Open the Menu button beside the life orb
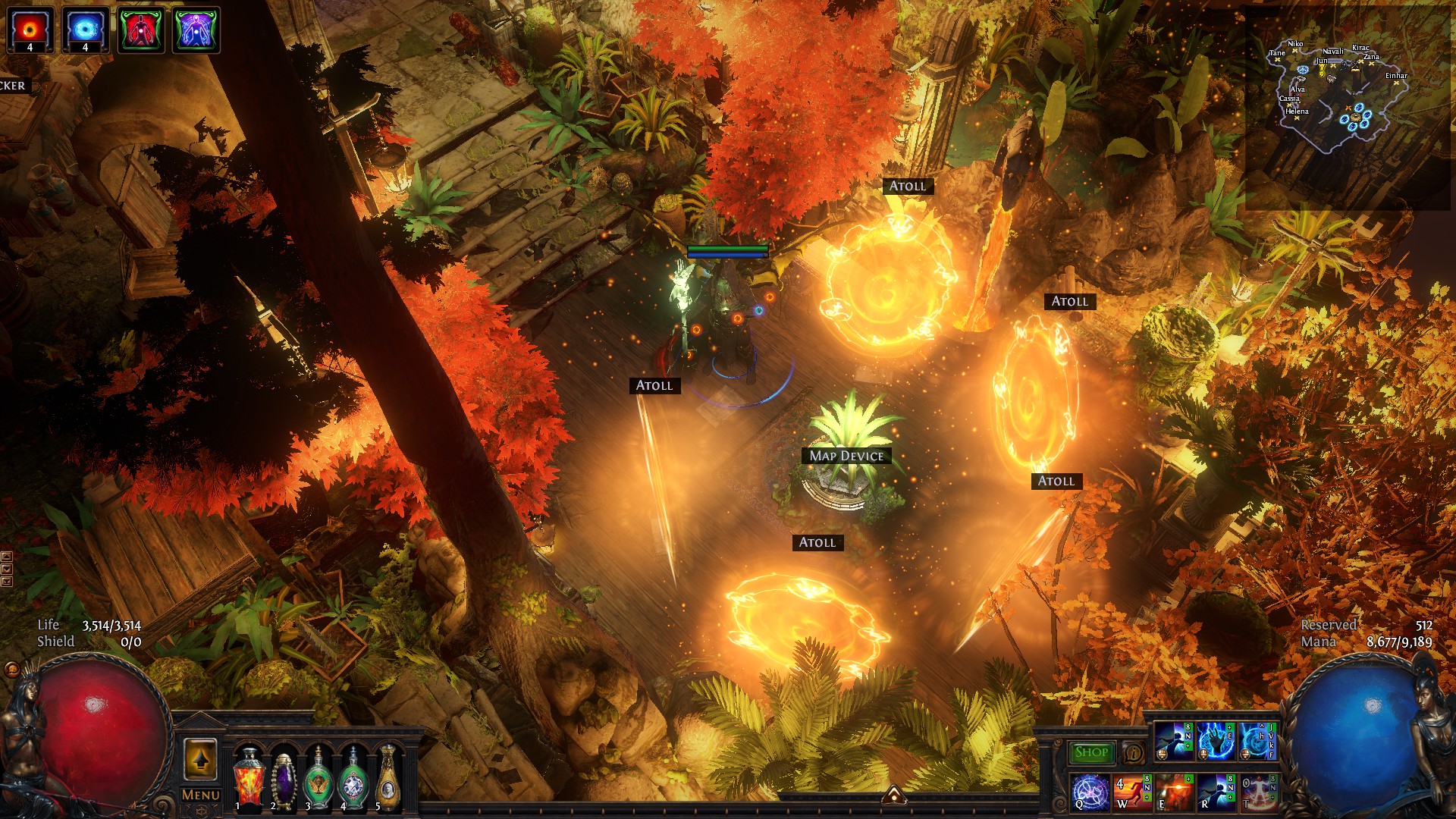Screen dimensions: 1456x819 (x=201, y=795)
